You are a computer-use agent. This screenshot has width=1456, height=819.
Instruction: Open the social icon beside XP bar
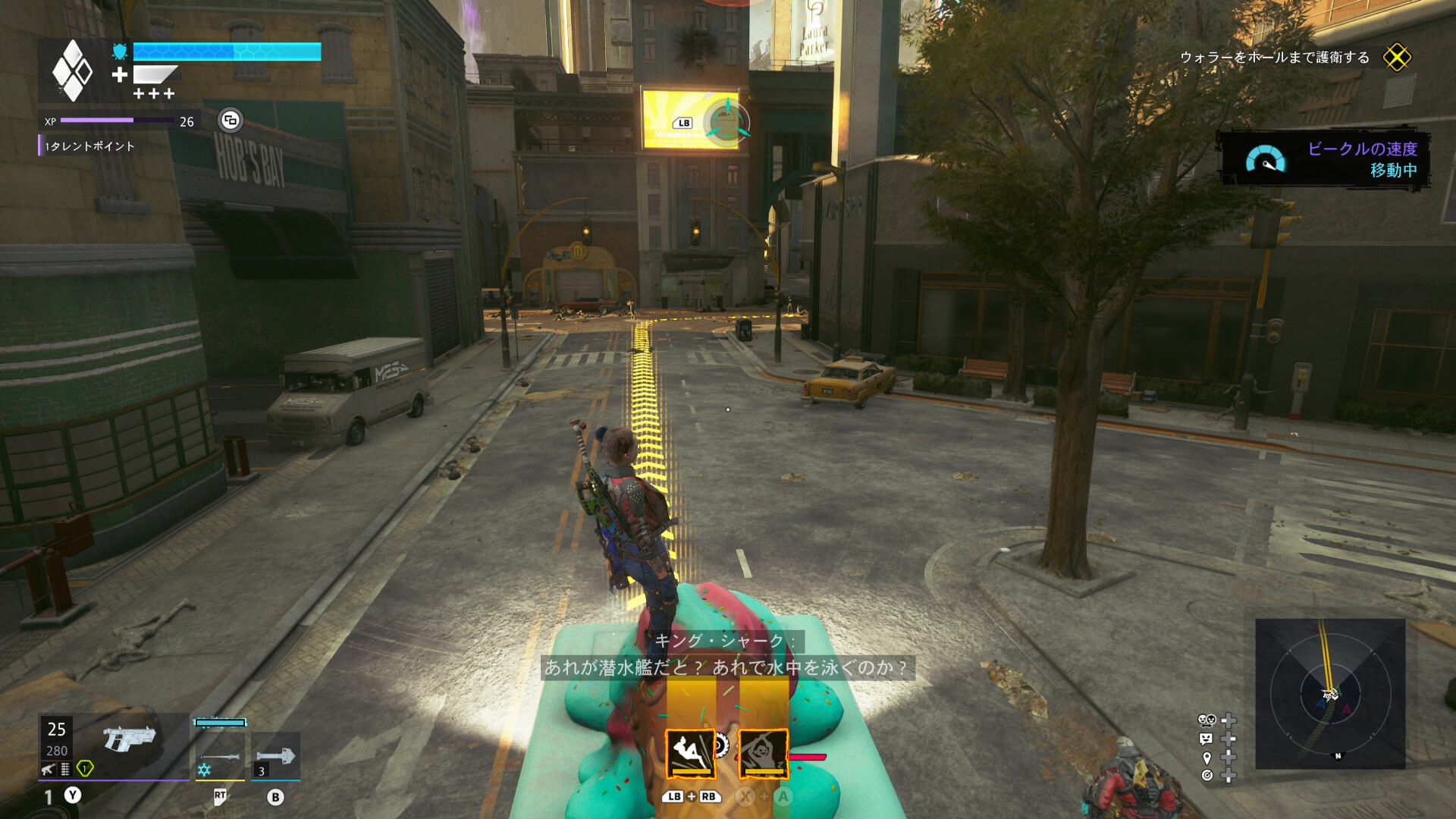230,120
